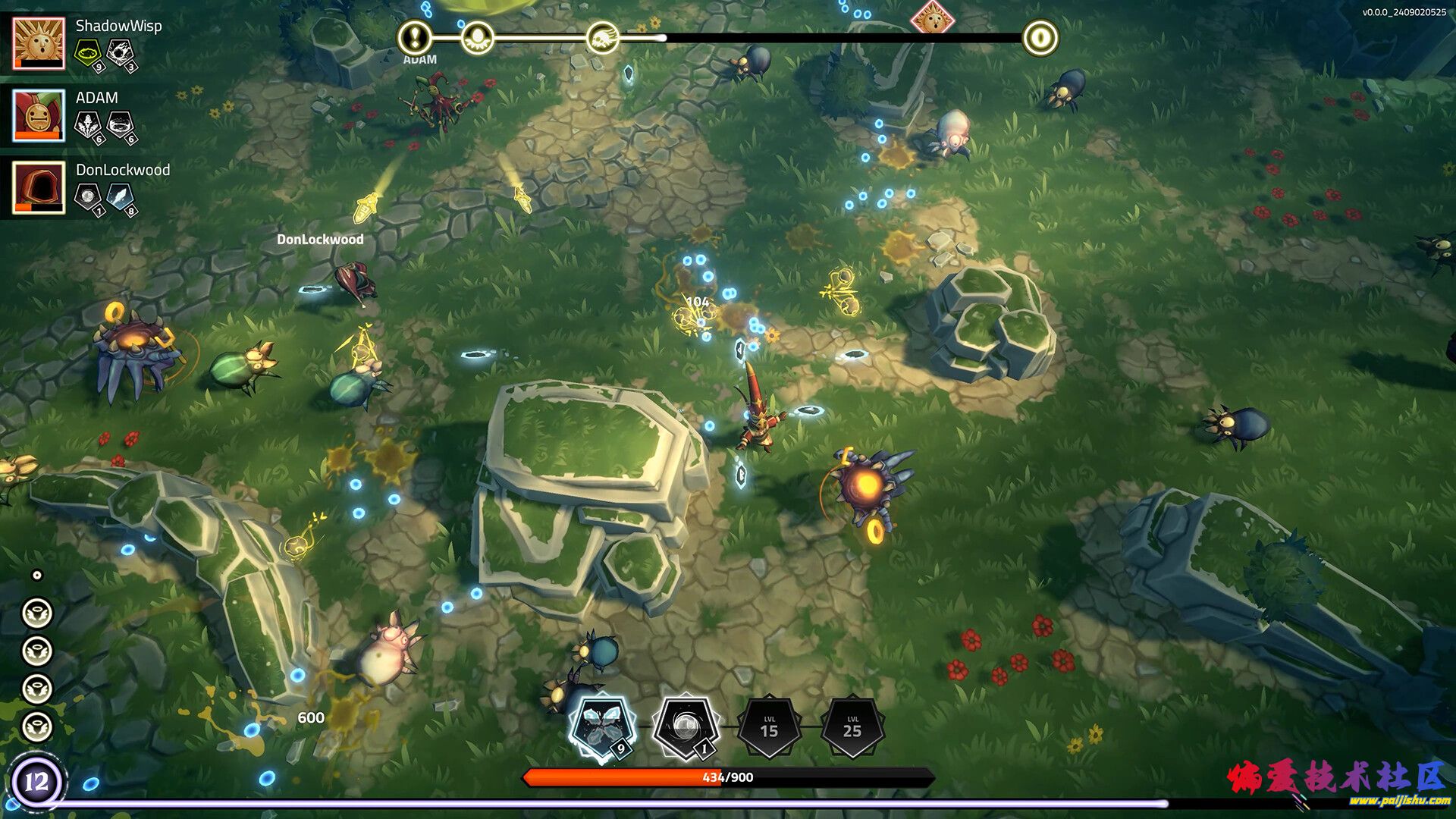The image size is (1456, 819).
Task: Select ADAM's party portrait
Action: click(x=39, y=115)
